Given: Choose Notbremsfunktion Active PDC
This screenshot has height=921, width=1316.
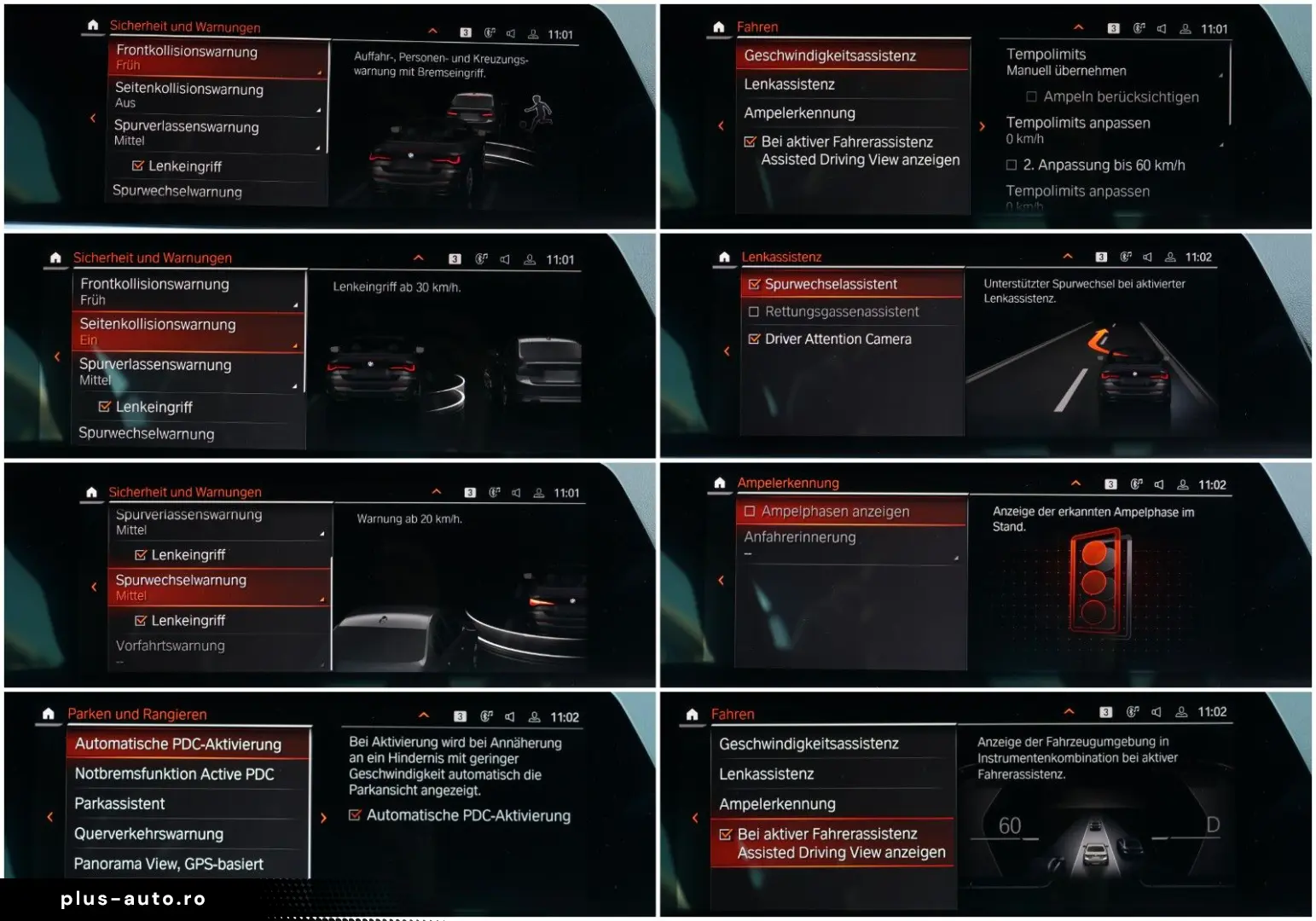Looking at the screenshot, I should tap(175, 774).
